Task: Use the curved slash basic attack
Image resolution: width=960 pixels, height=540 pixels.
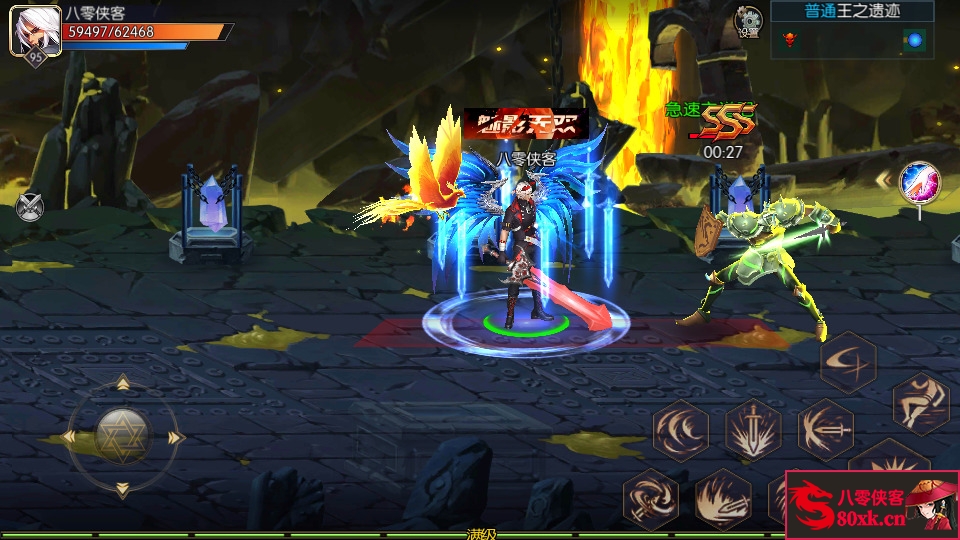Action: point(848,361)
